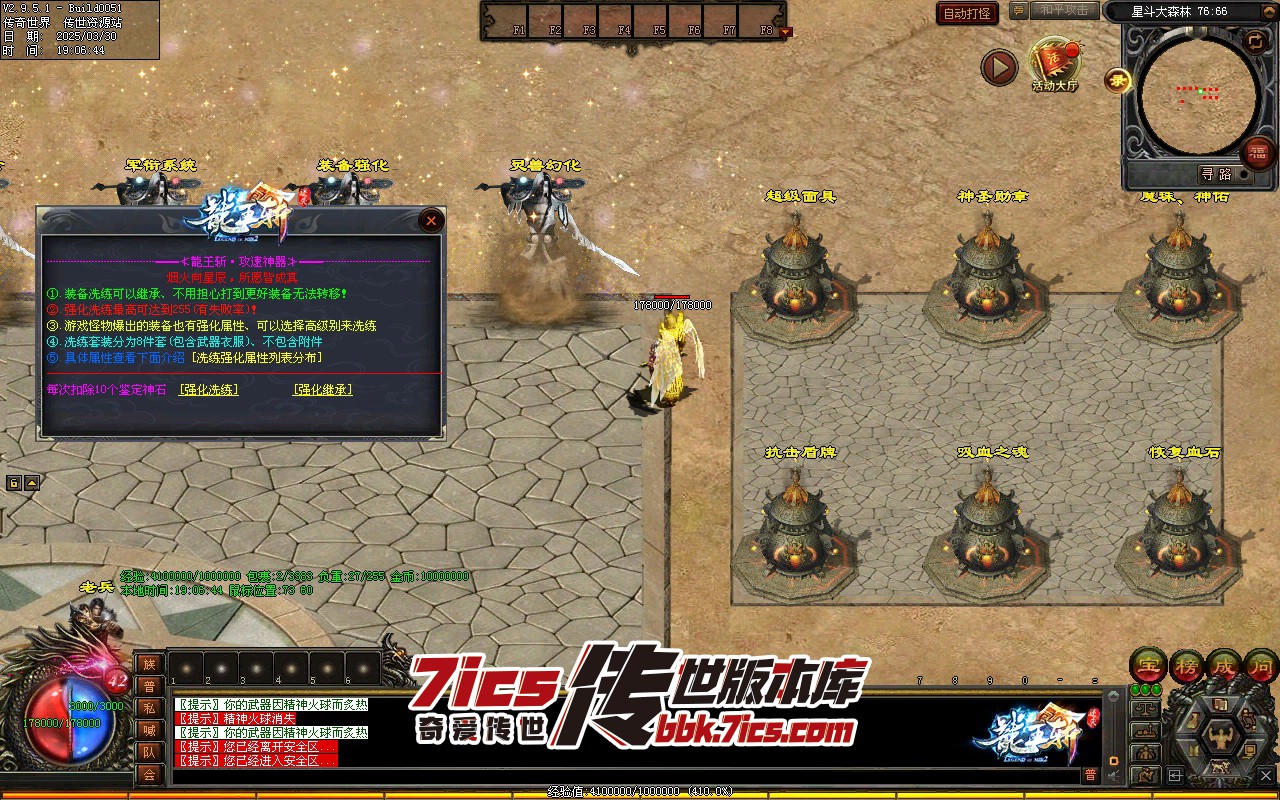
Task: Switch chat to the 私 private channel
Action: [149, 708]
